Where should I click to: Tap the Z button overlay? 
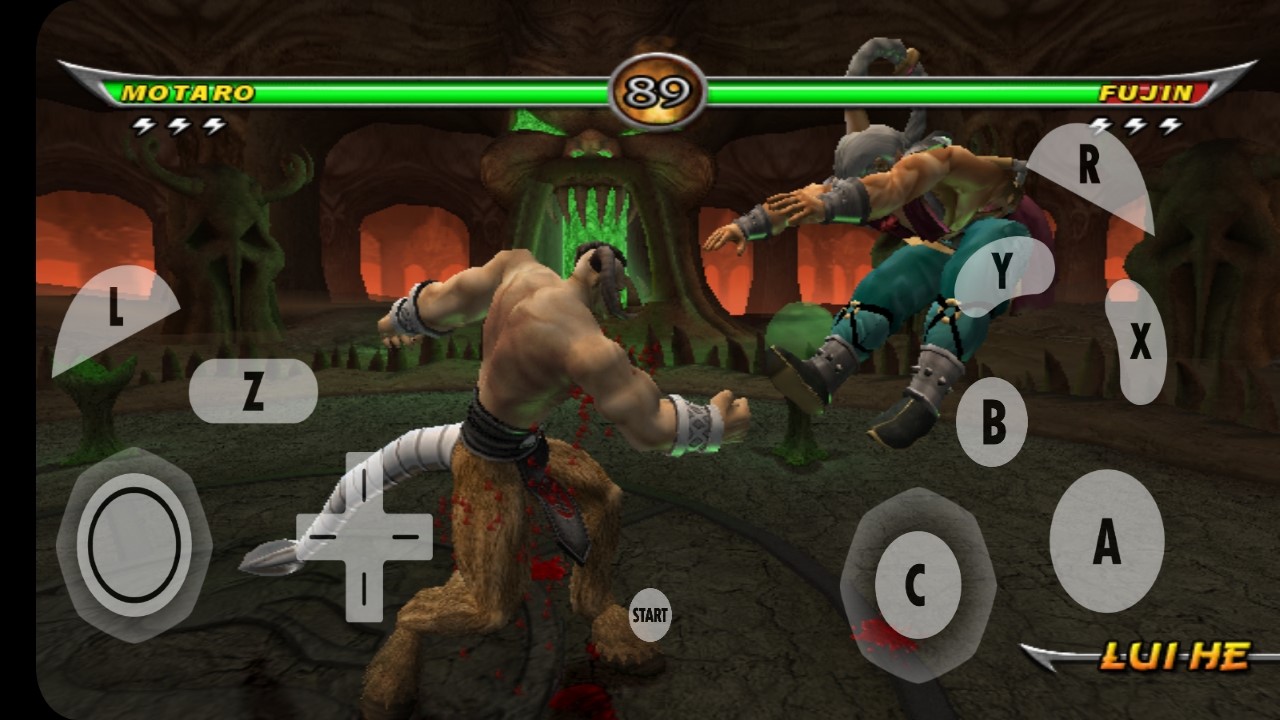click(x=253, y=391)
